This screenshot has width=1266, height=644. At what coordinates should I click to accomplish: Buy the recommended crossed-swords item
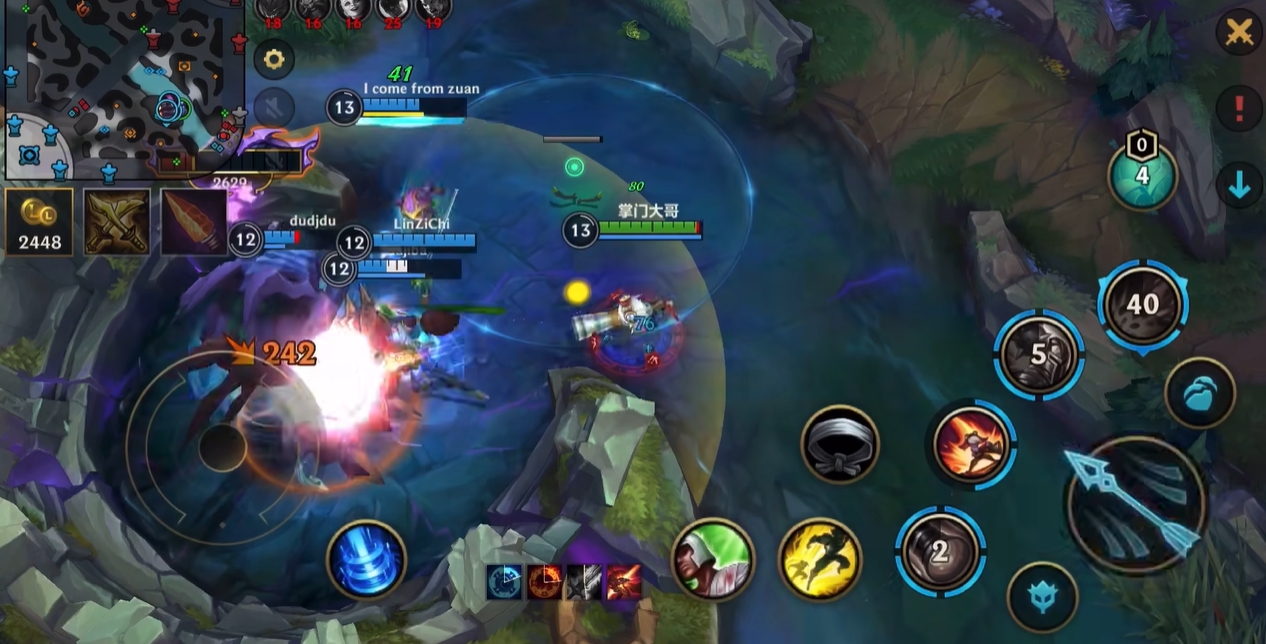117,222
